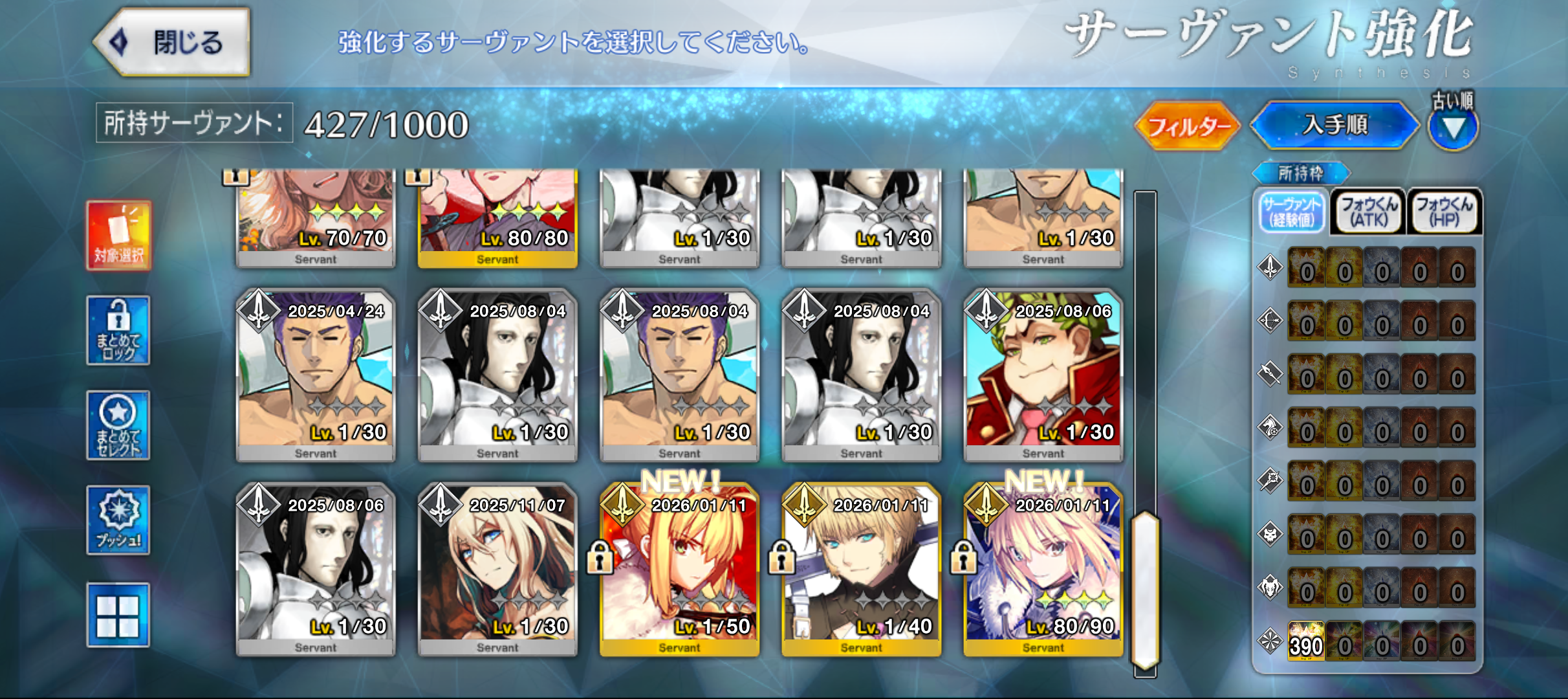Activate まとめてセレクト bulk select button
The image size is (1568, 699).
(118, 425)
